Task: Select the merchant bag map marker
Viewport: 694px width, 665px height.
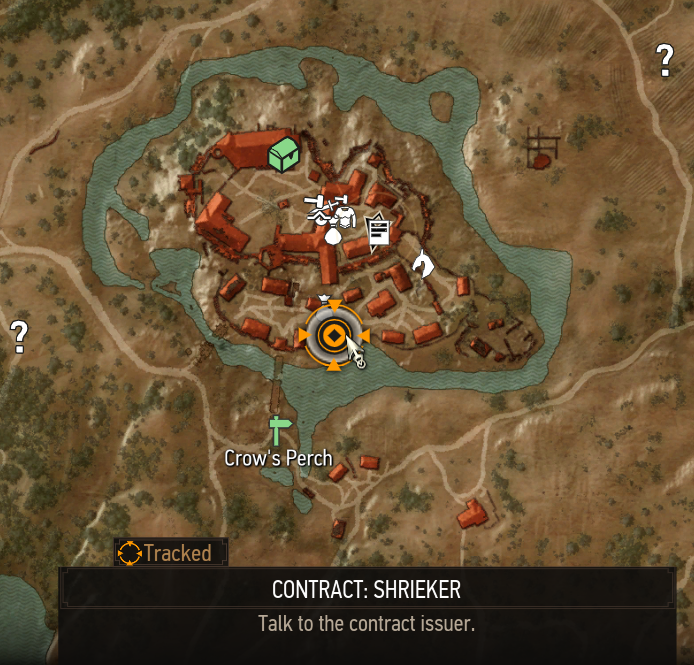Action: pos(333,234)
